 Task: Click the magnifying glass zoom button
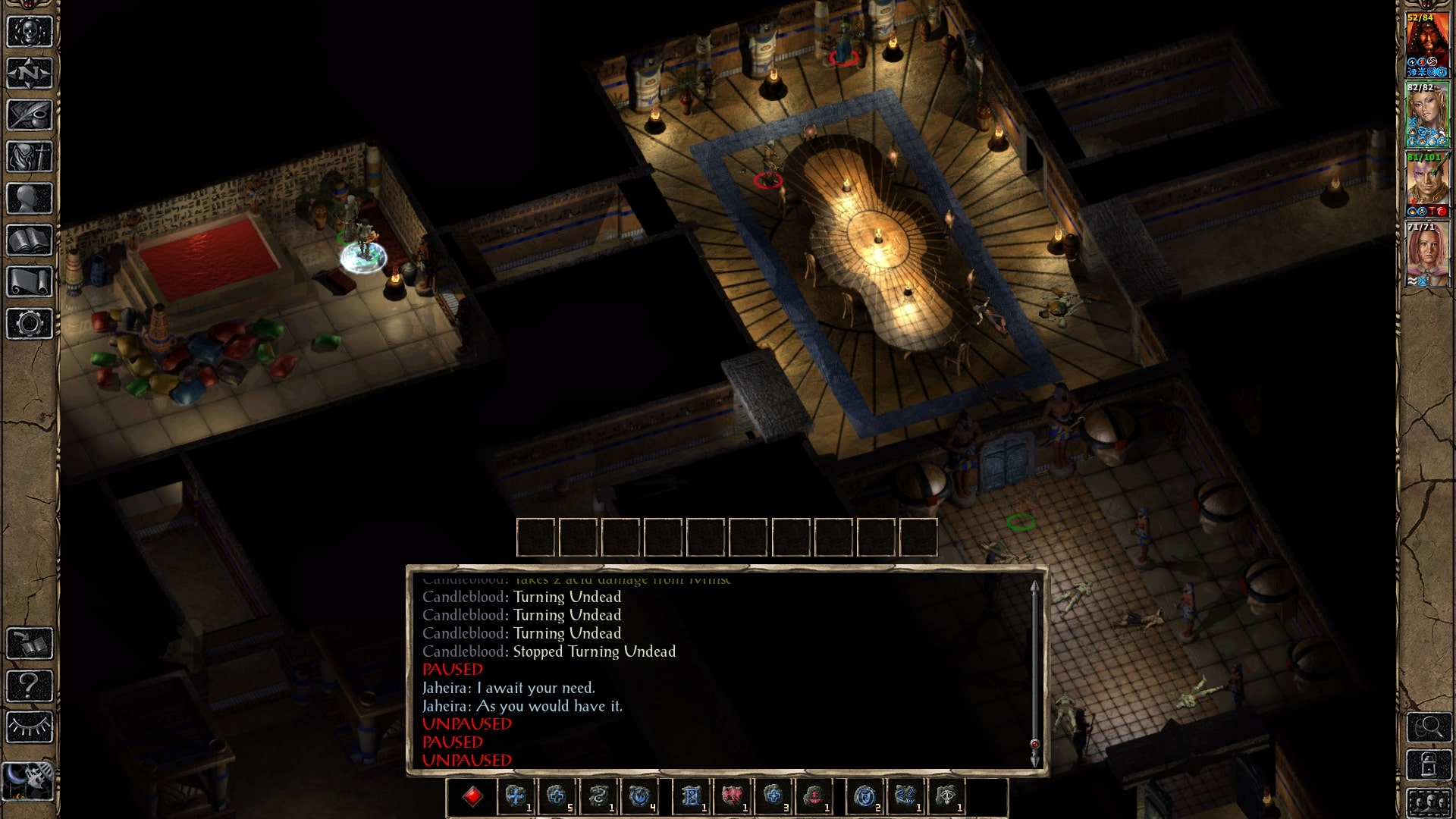click(x=1429, y=727)
